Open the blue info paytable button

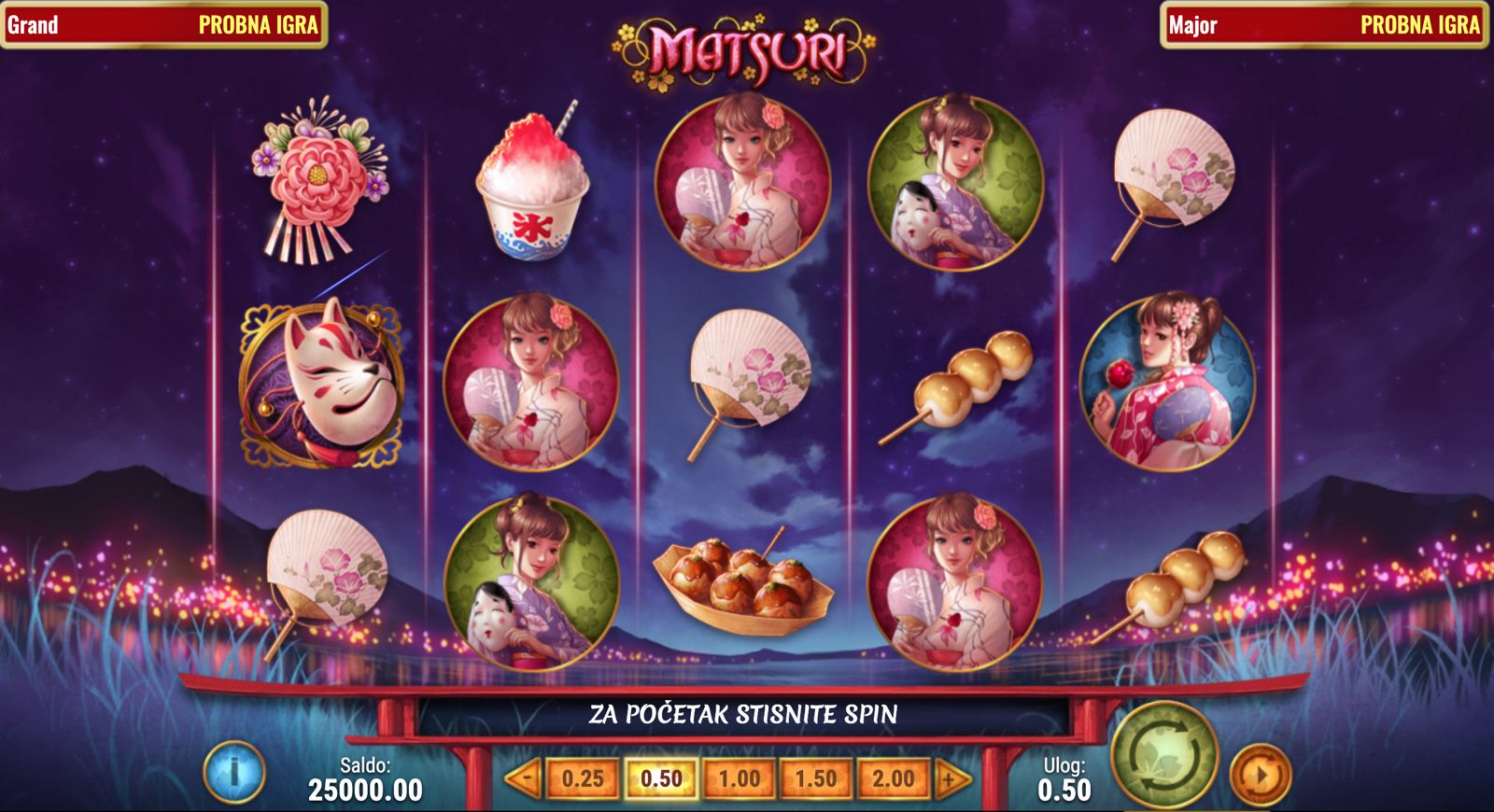tap(234, 772)
